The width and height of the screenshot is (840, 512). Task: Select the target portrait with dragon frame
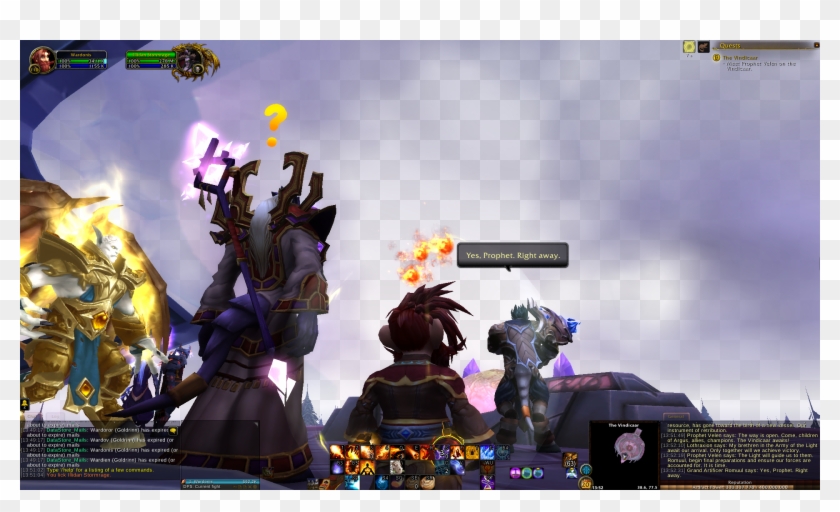(192, 60)
